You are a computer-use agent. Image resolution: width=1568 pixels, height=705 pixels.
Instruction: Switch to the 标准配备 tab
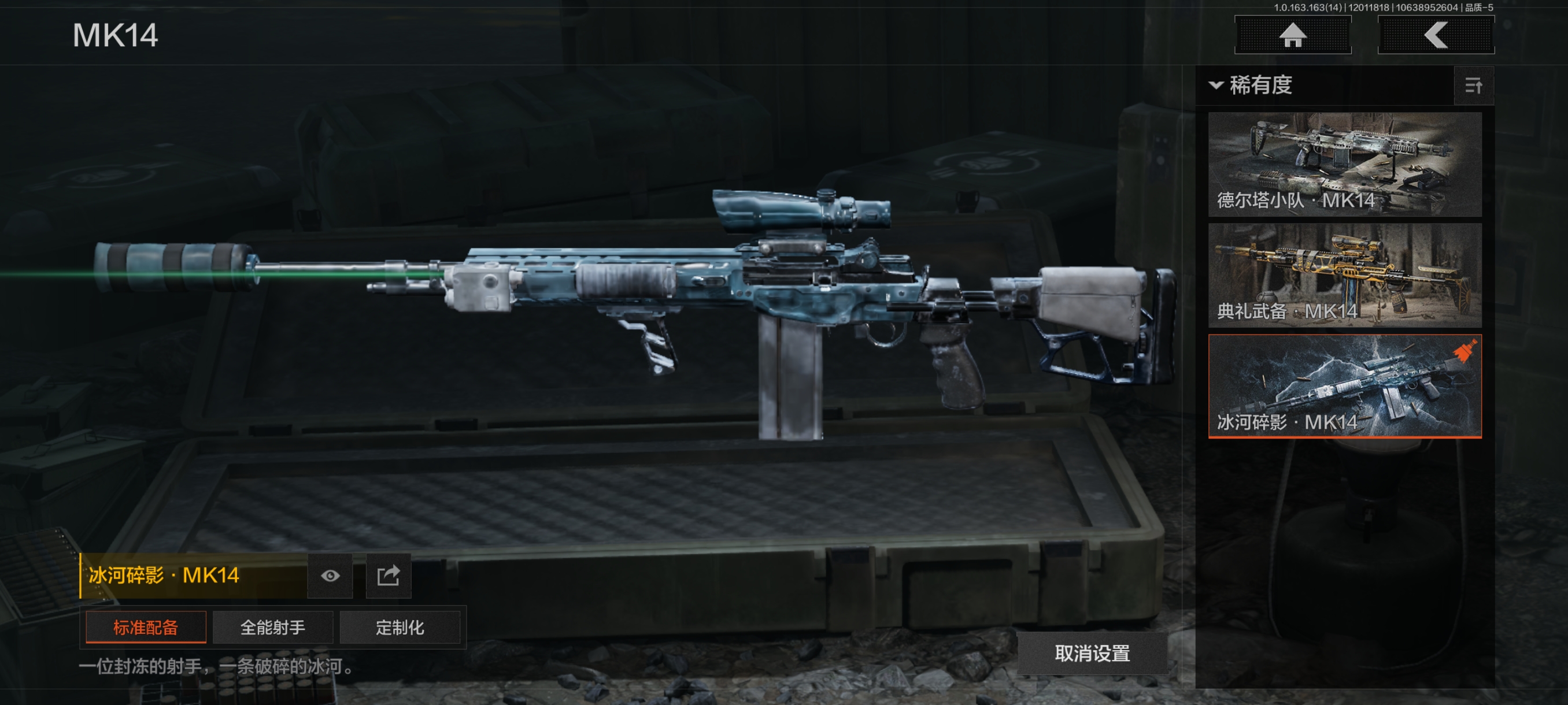(x=146, y=627)
